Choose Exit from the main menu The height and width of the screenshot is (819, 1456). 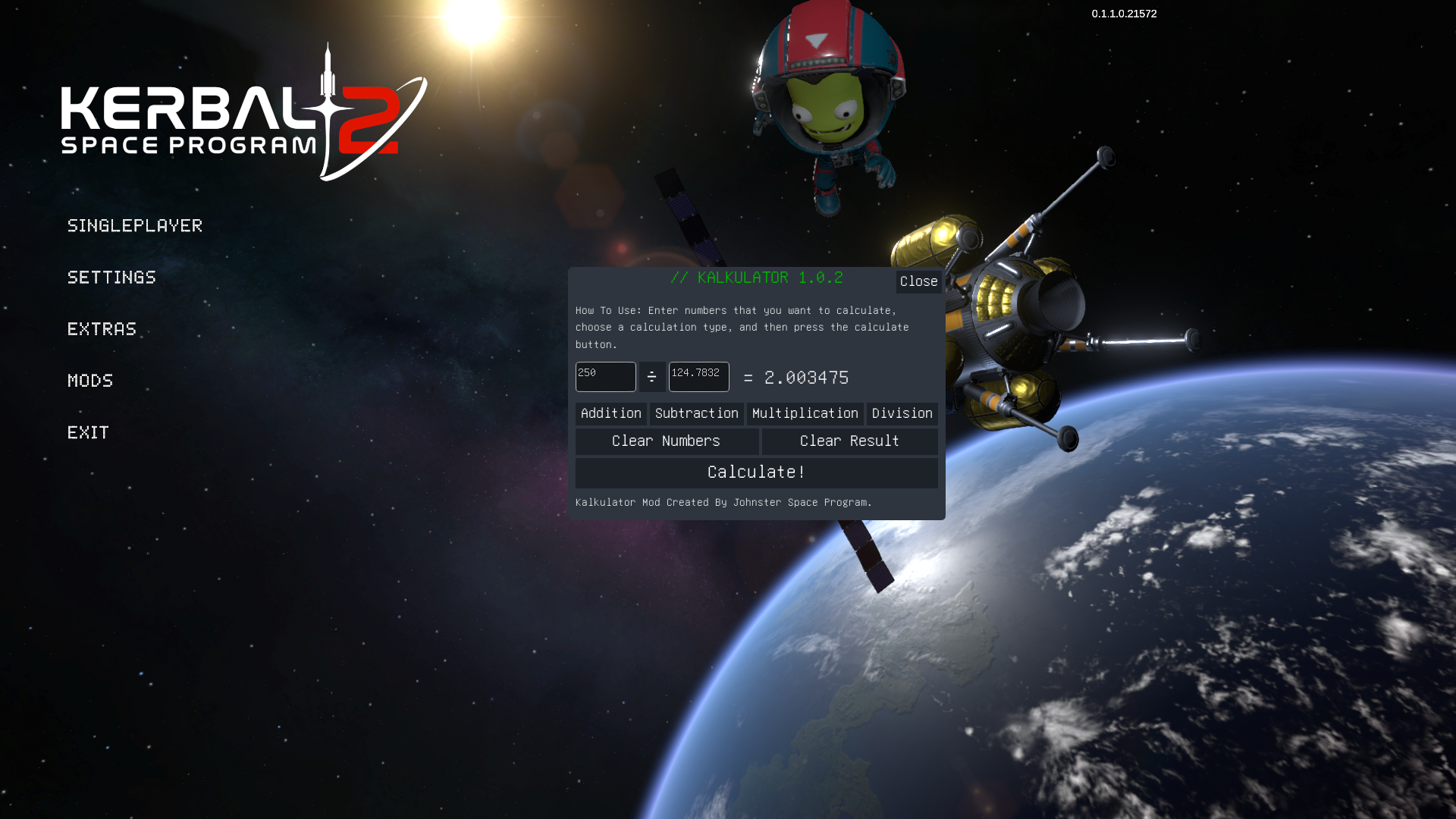[x=88, y=432]
